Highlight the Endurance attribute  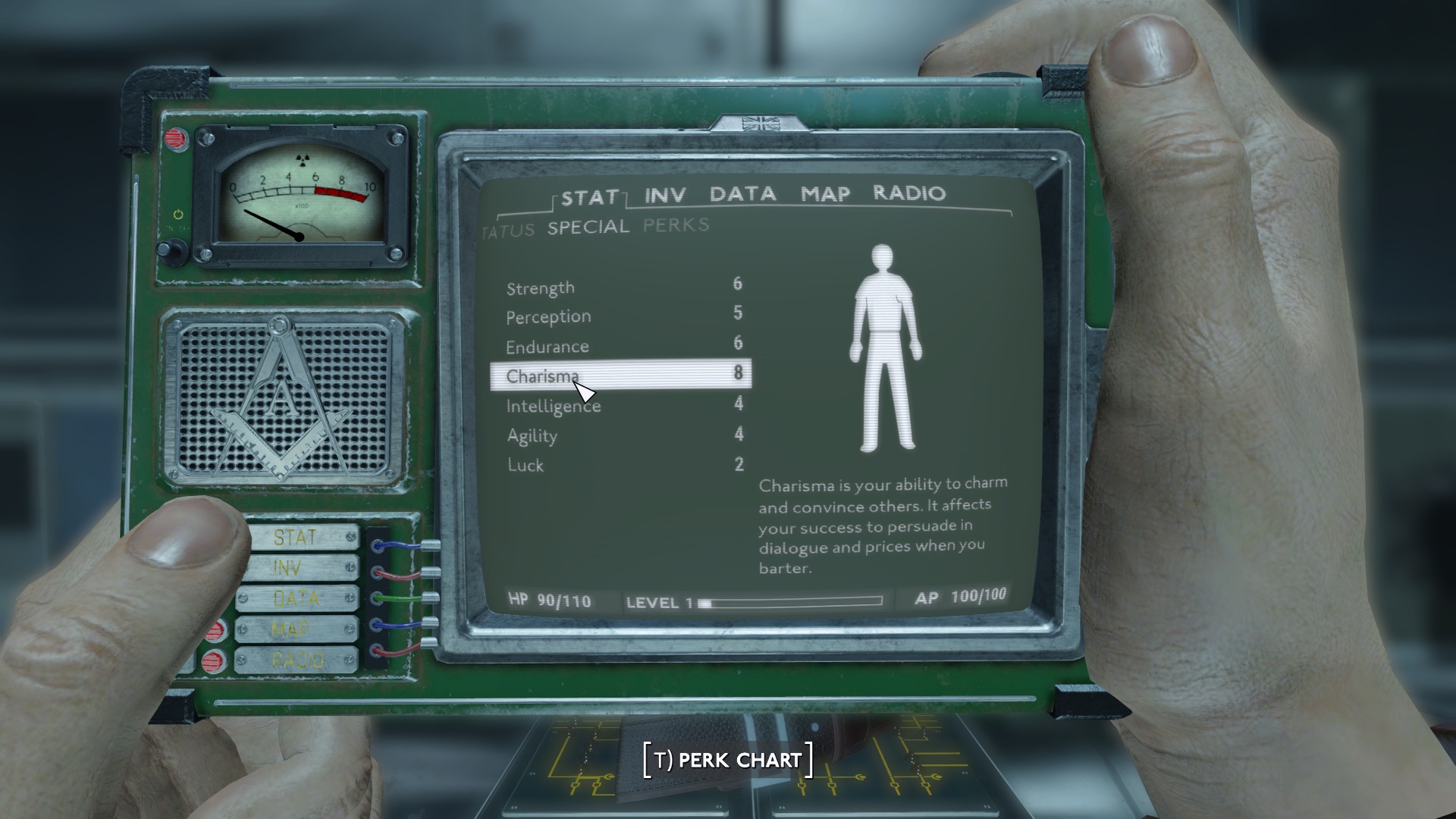click(622, 346)
